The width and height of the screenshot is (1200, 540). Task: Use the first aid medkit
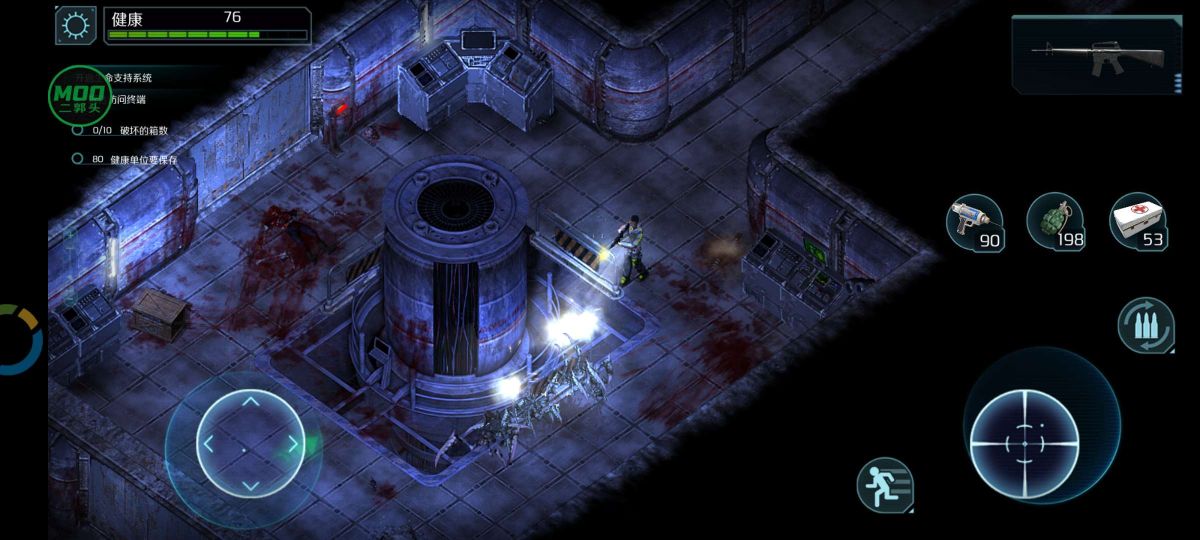click(x=1139, y=221)
